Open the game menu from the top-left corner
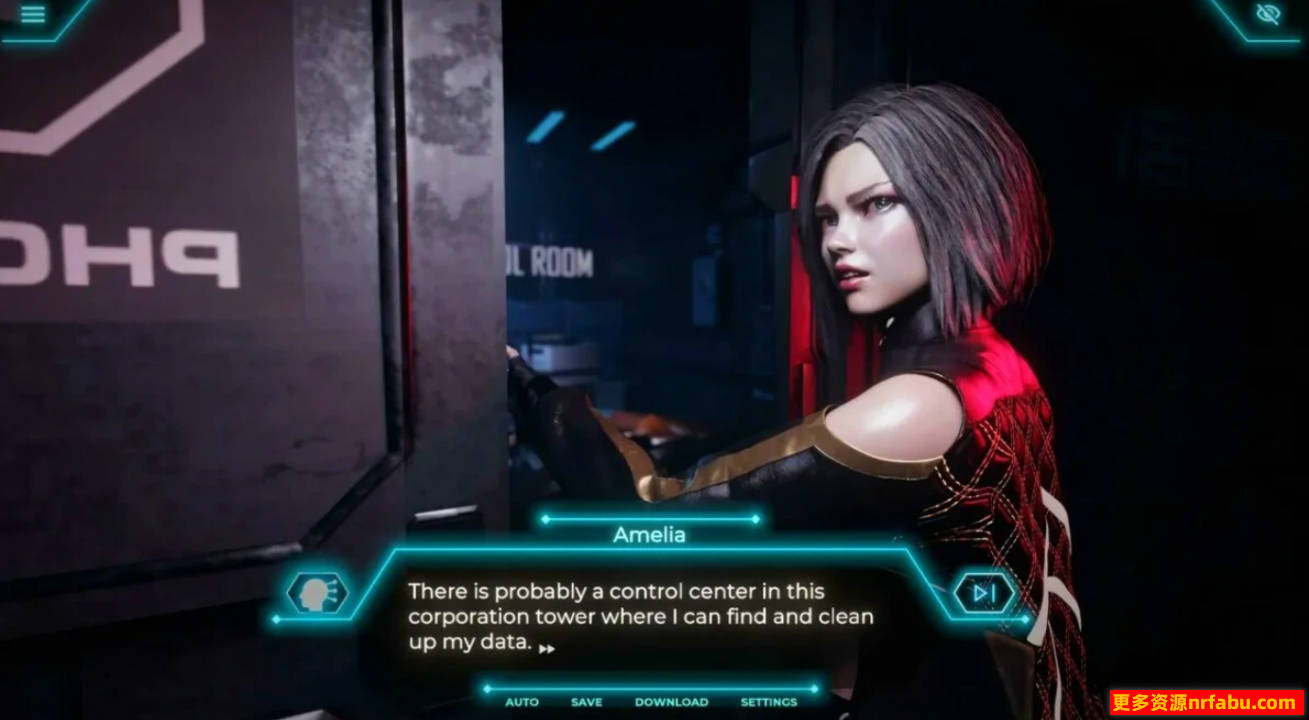Viewport: 1309px width, 720px height. [x=31, y=15]
